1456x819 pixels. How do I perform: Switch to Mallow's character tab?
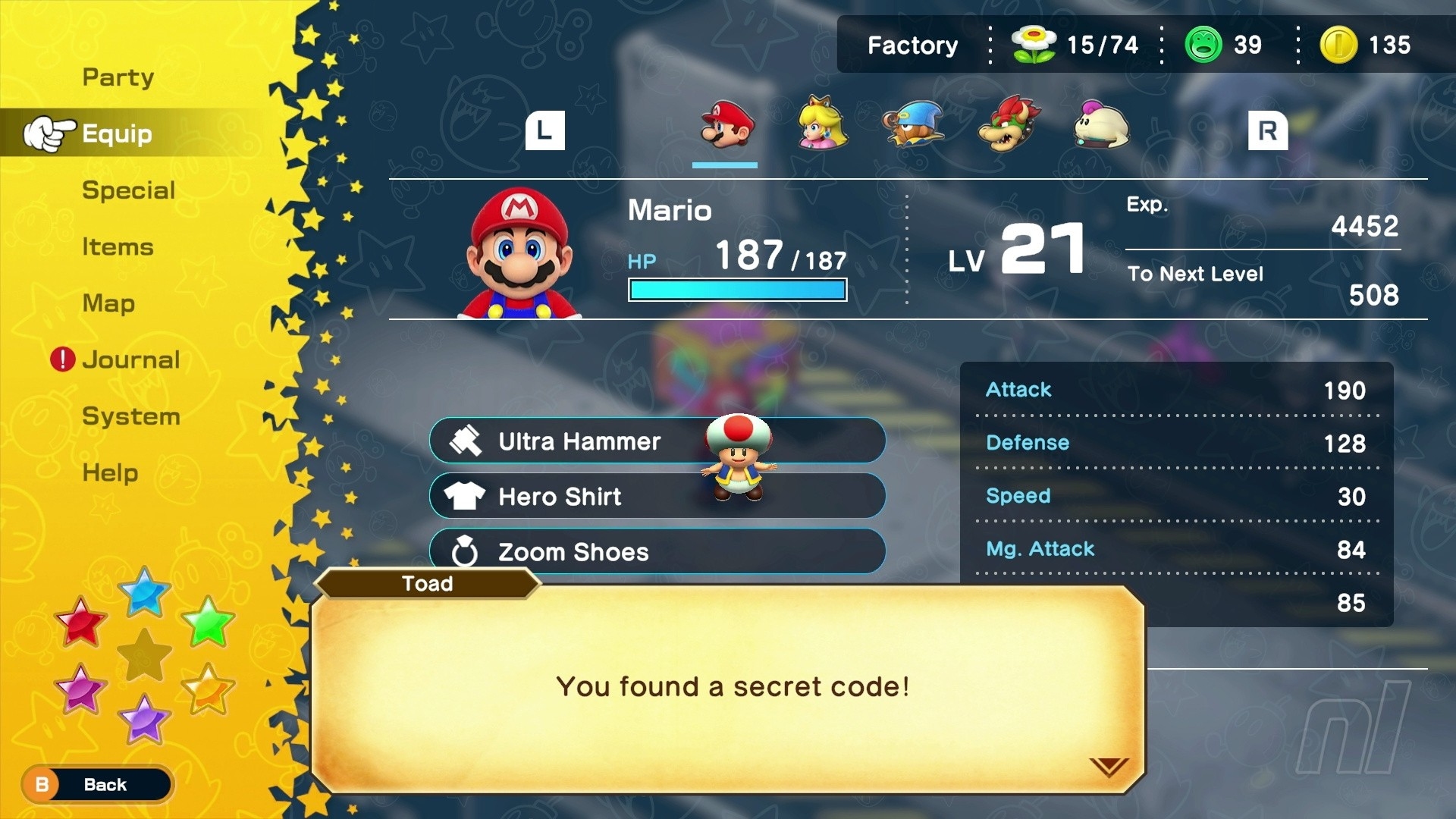(1101, 124)
